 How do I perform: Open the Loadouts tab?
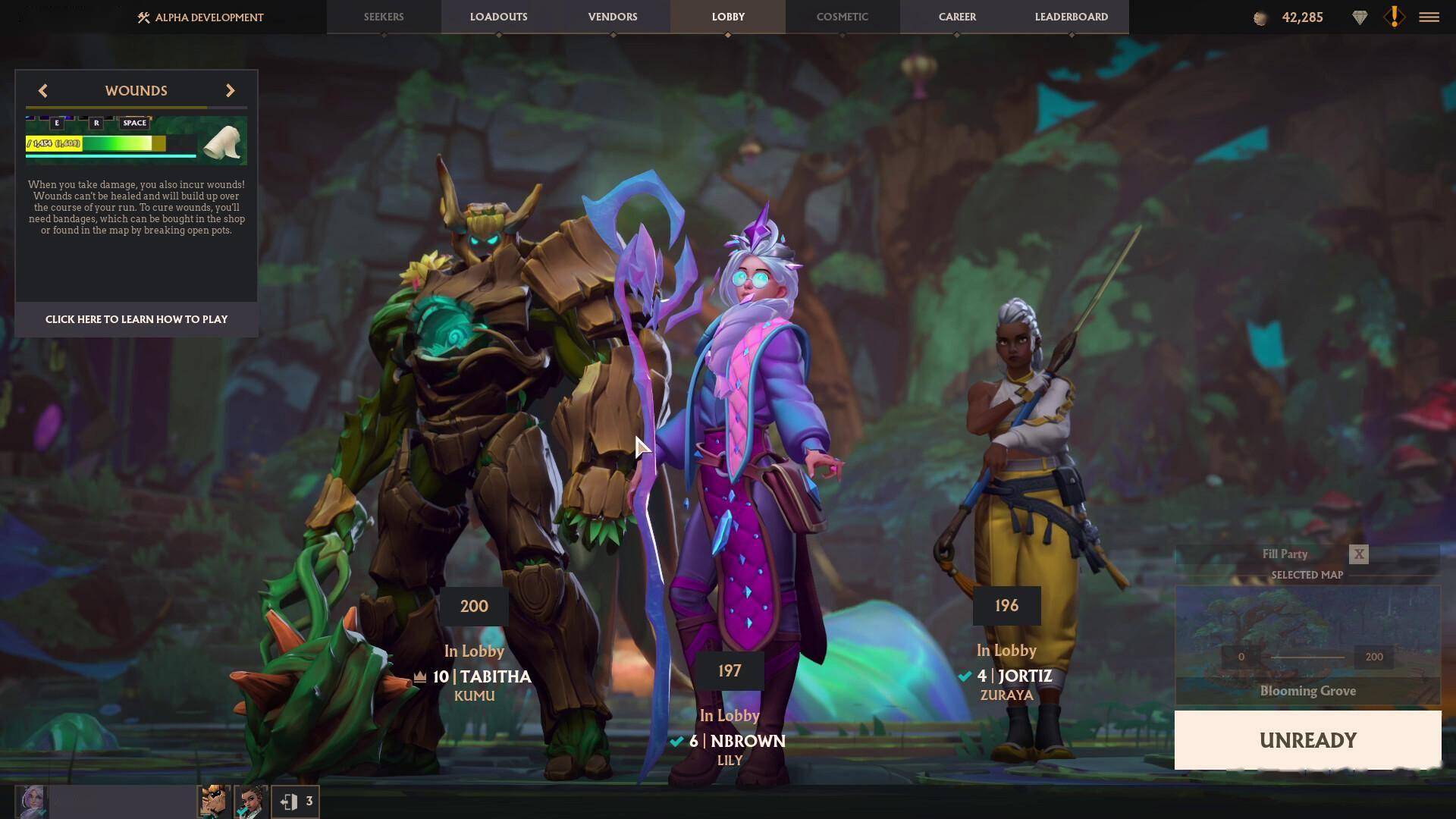498,17
